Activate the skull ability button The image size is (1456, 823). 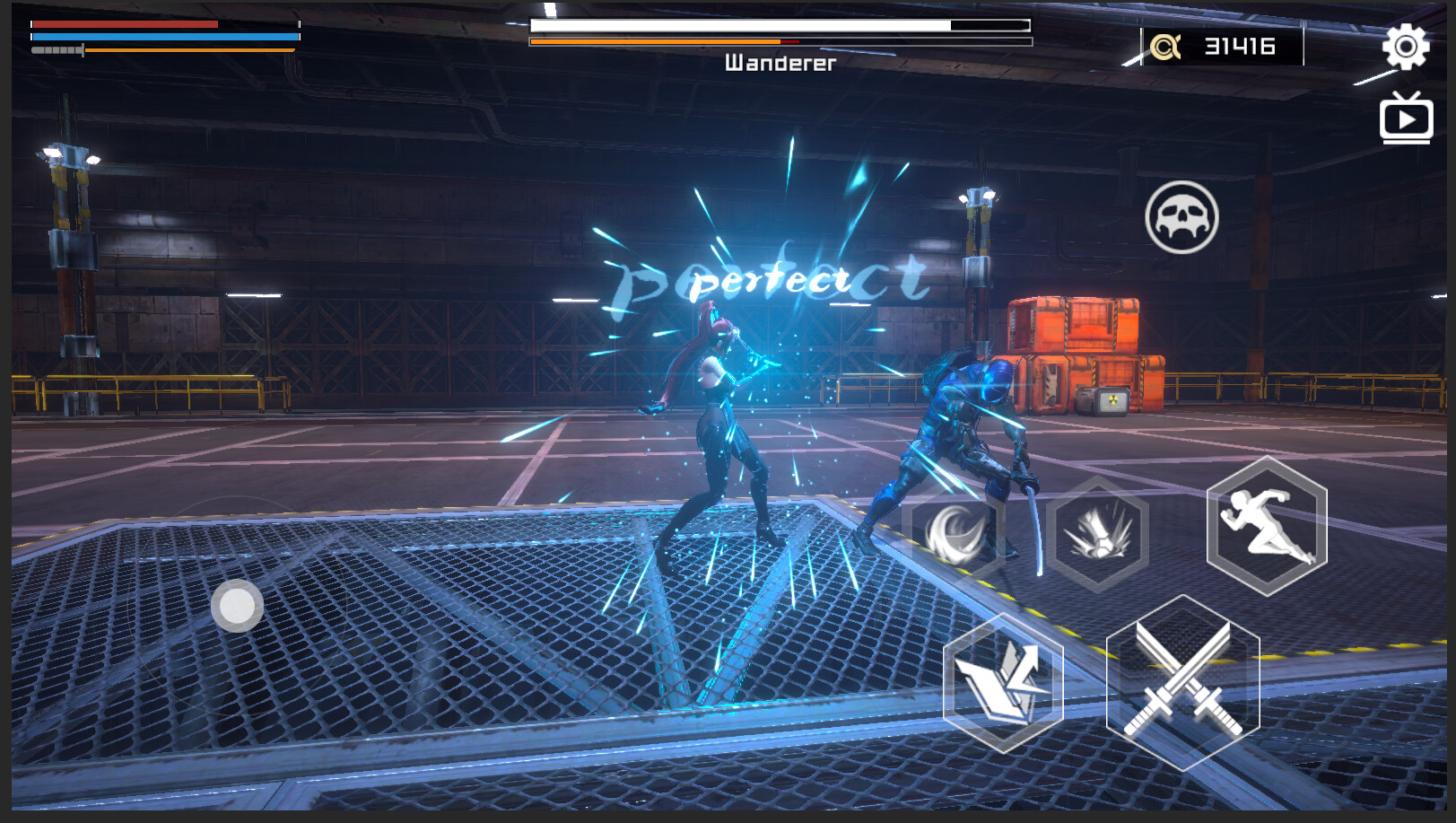1181,217
